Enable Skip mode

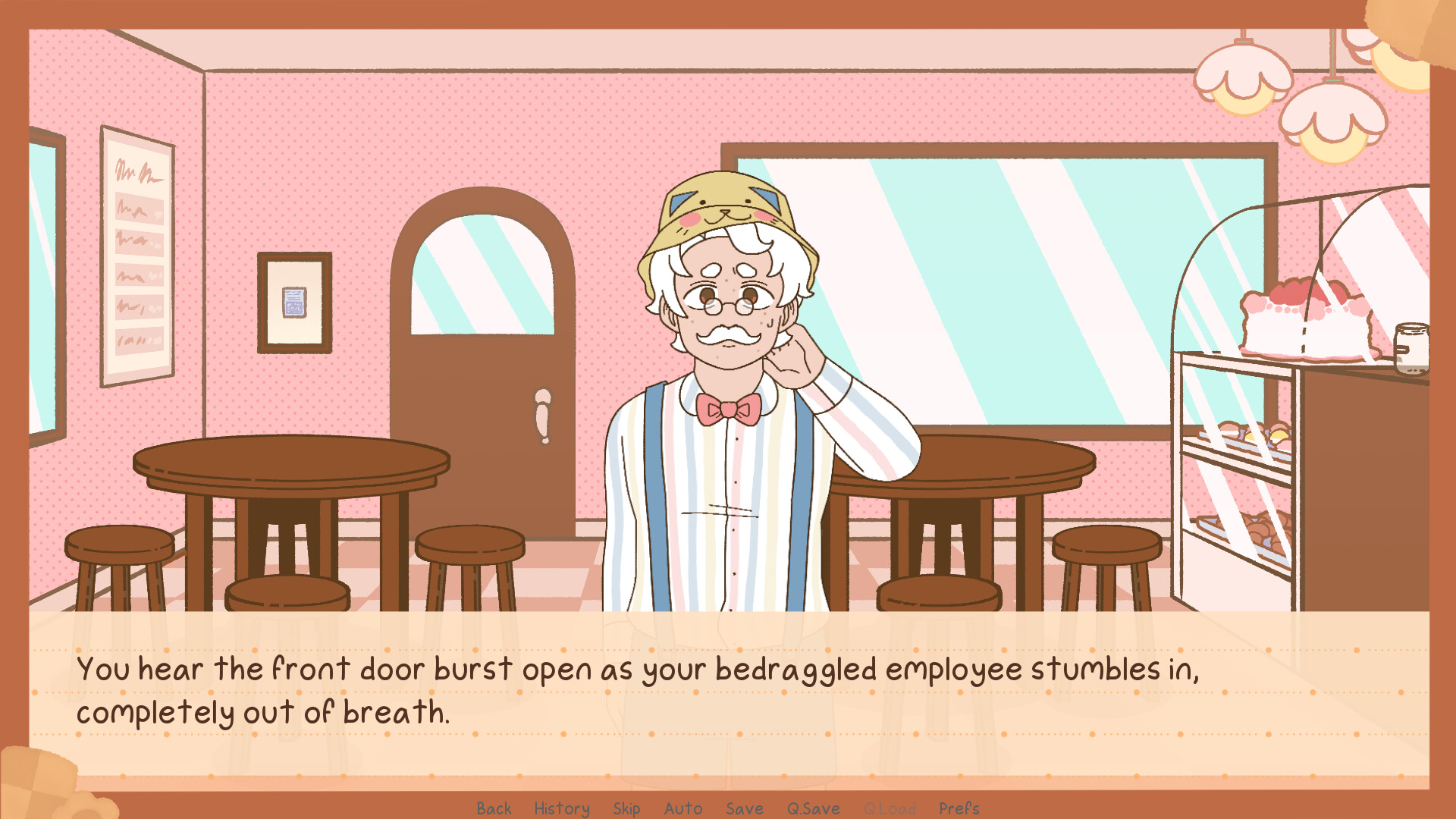click(x=626, y=808)
